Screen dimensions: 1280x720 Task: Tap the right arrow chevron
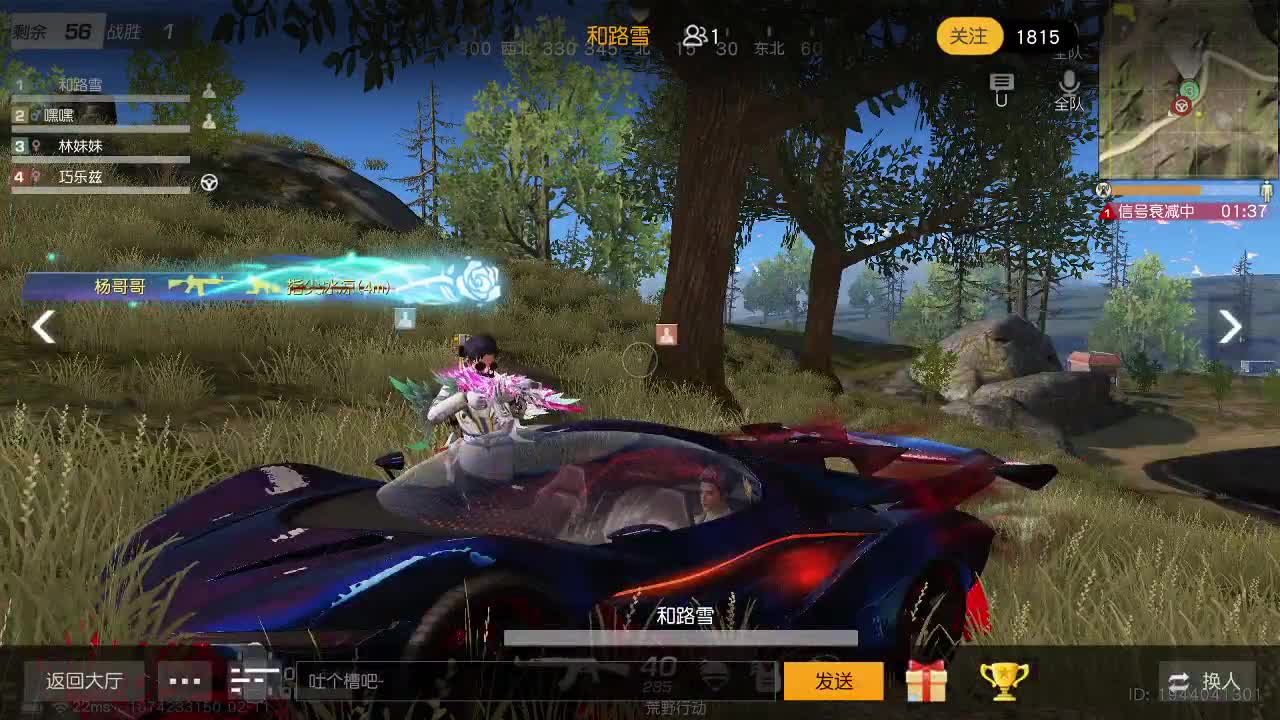[1232, 328]
